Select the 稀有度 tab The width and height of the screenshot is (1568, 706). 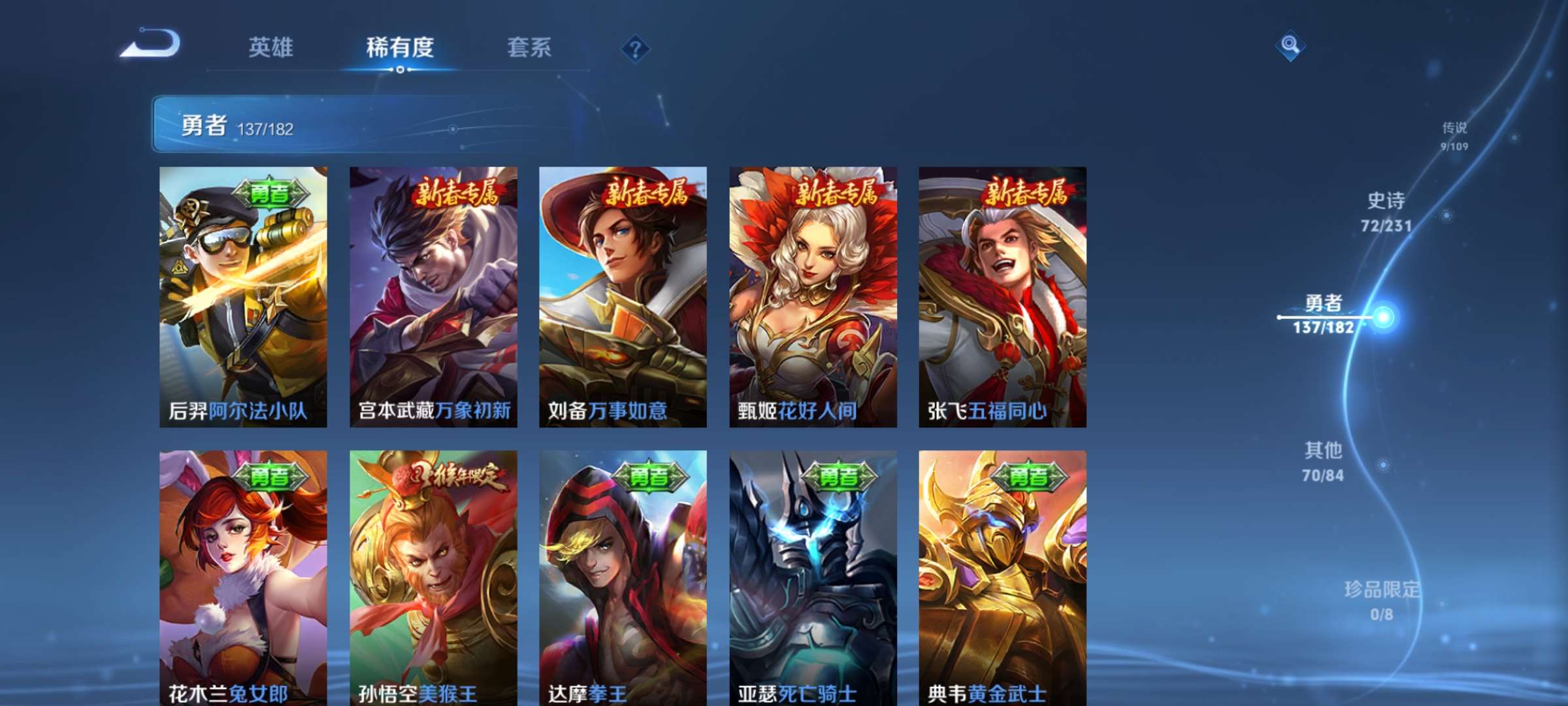pyautogui.click(x=400, y=47)
